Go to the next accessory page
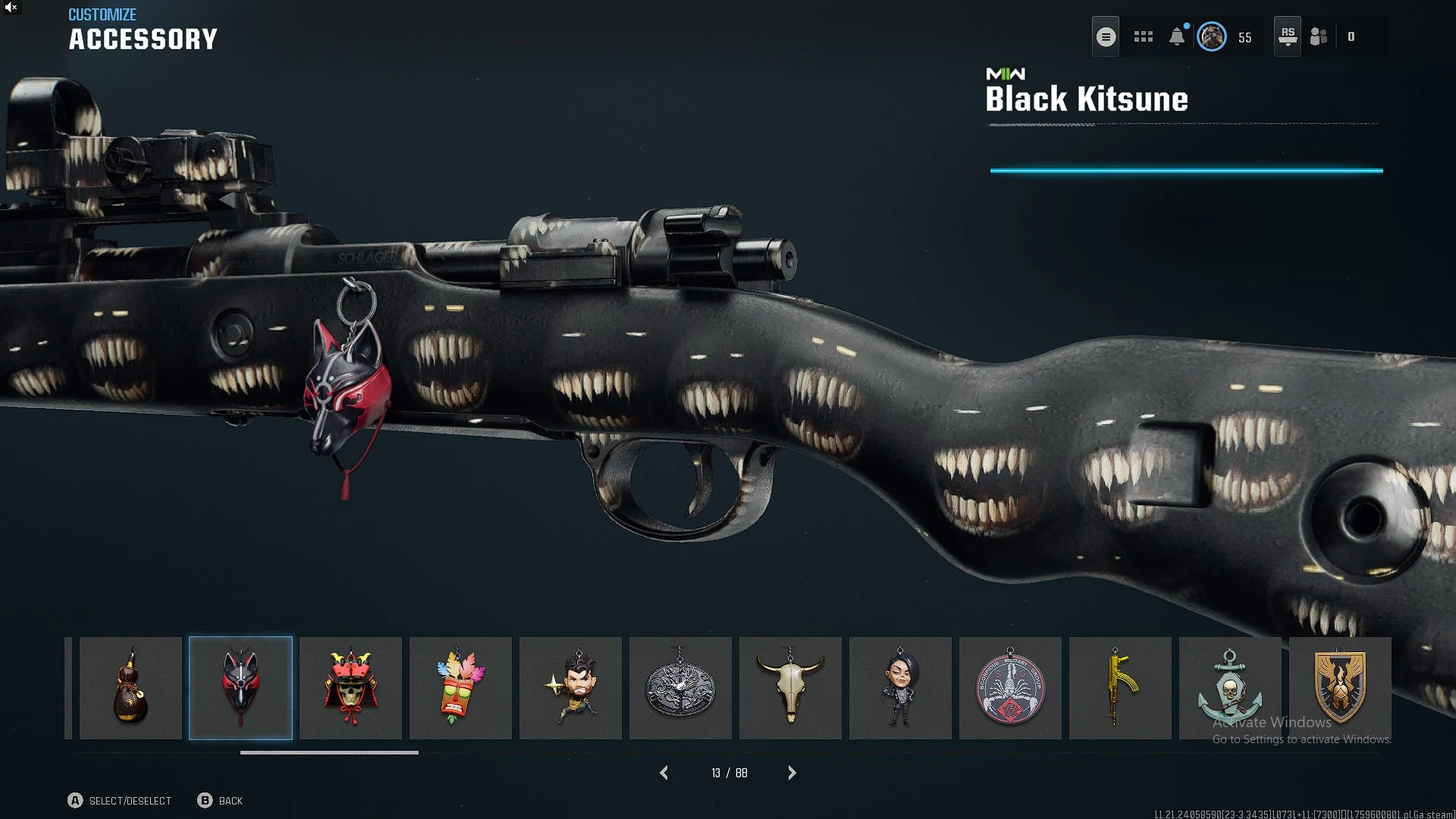 pyautogui.click(x=792, y=773)
